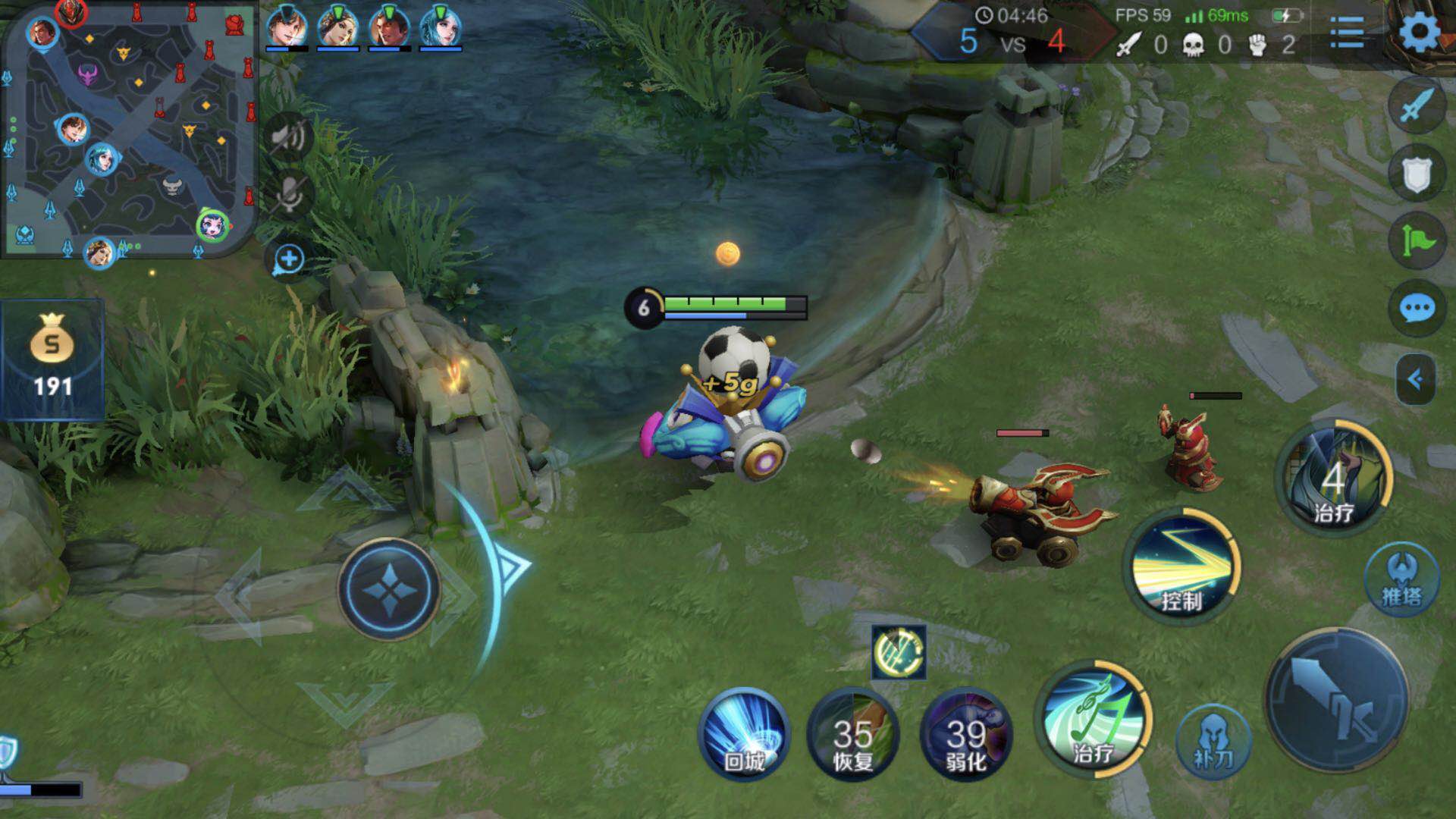Toggle the muted speaker button
This screenshot has width=1456, height=819.
288,137
